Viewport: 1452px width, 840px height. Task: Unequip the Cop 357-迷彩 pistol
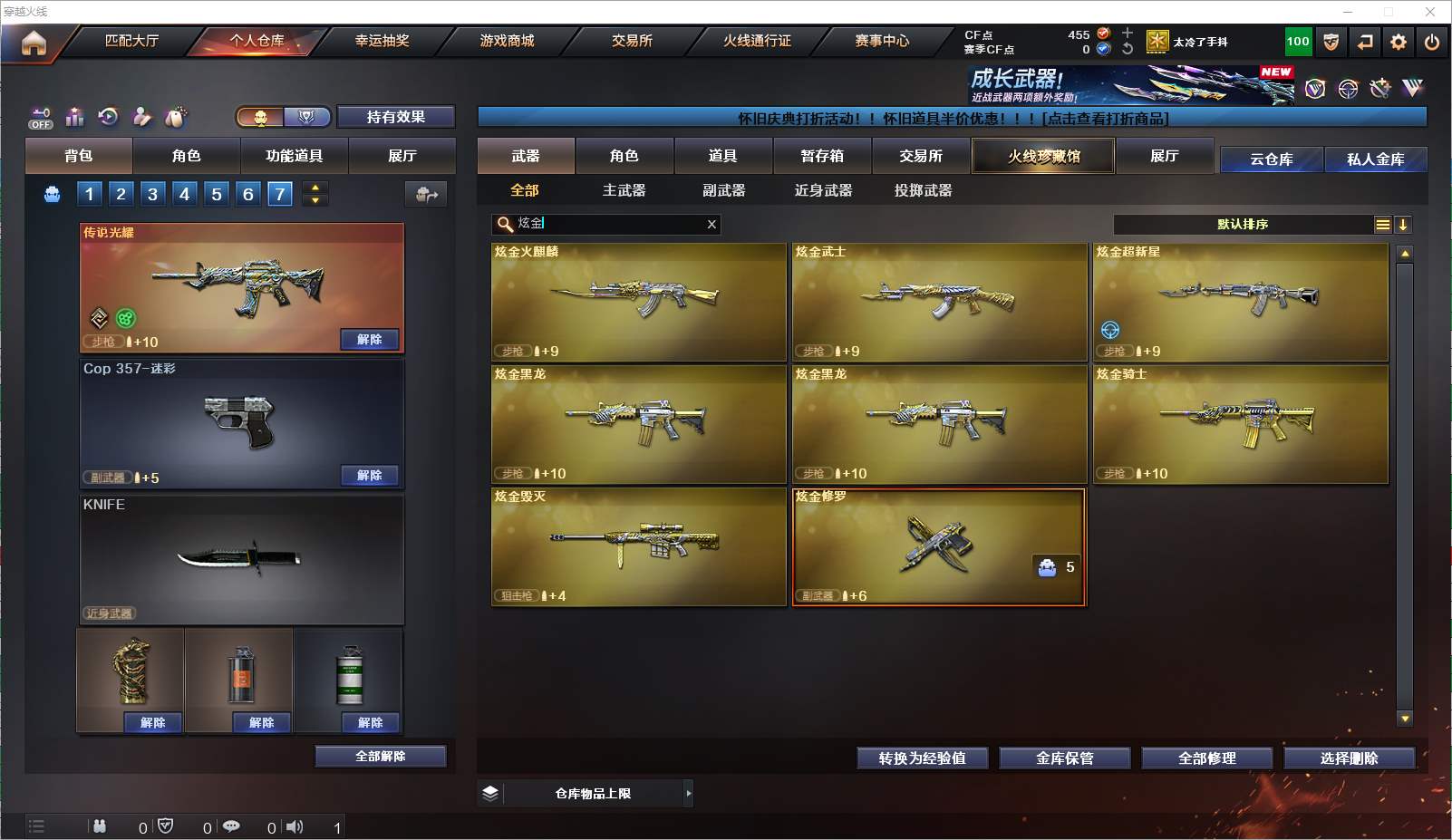click(369, 475)
